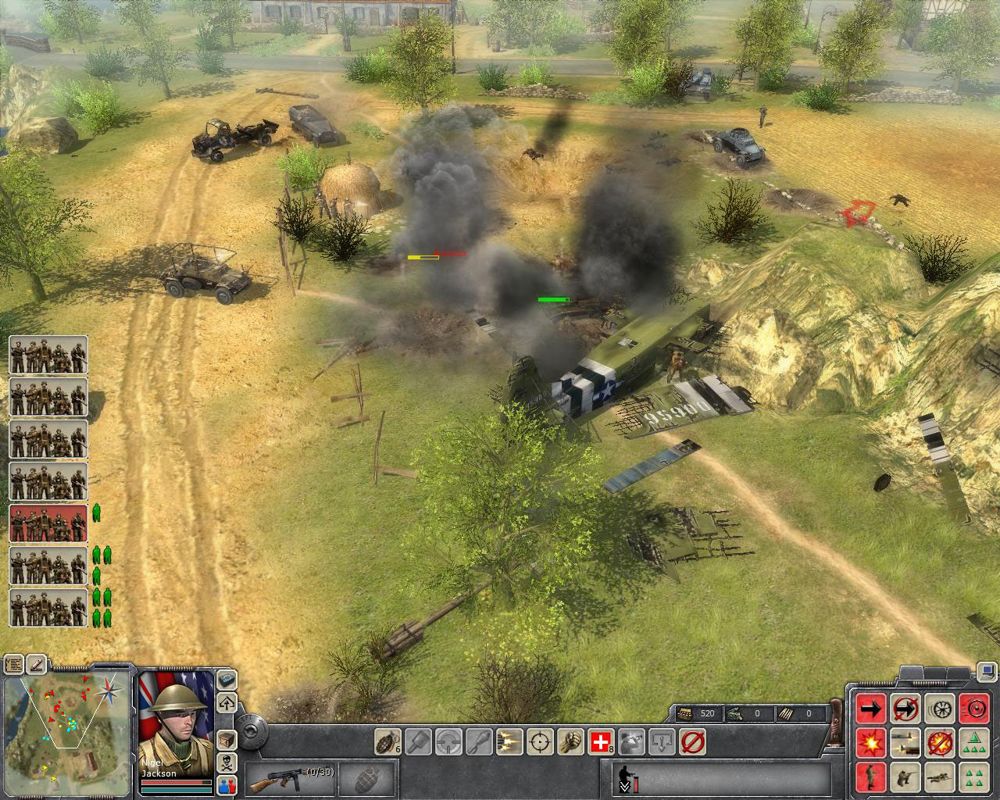Enable the explosion fire-at-will mode
The height and width of the screenshot is (800, 1000).
point(871,742)
